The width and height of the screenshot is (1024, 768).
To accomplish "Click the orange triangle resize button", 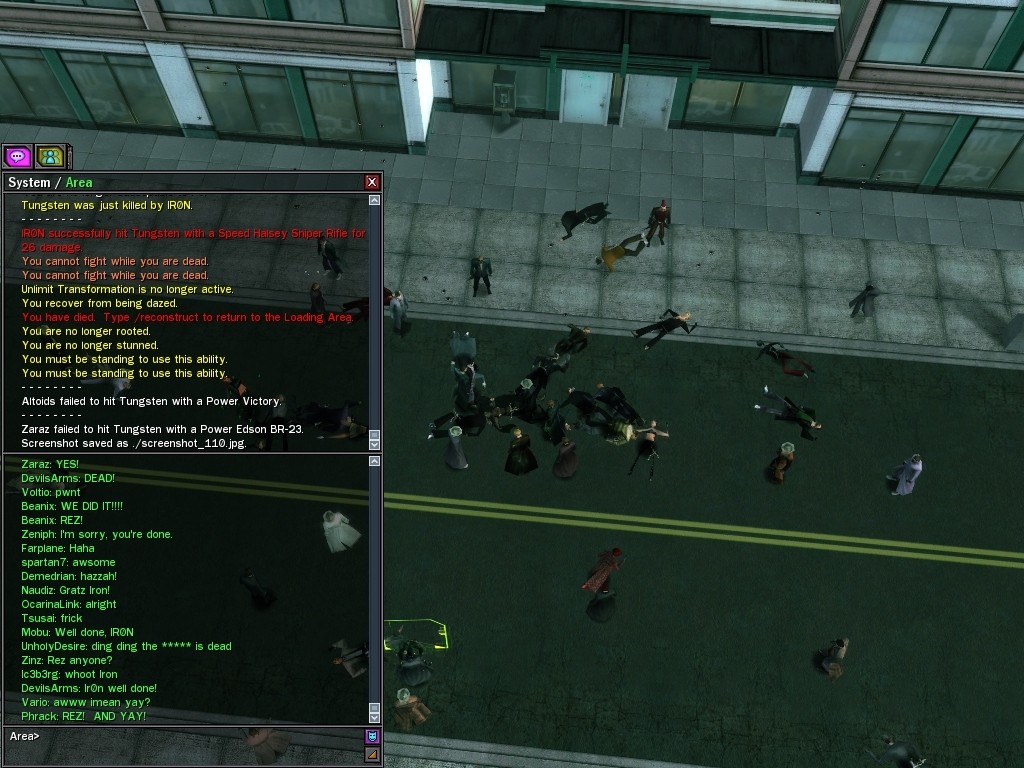I will pos(372,754).
